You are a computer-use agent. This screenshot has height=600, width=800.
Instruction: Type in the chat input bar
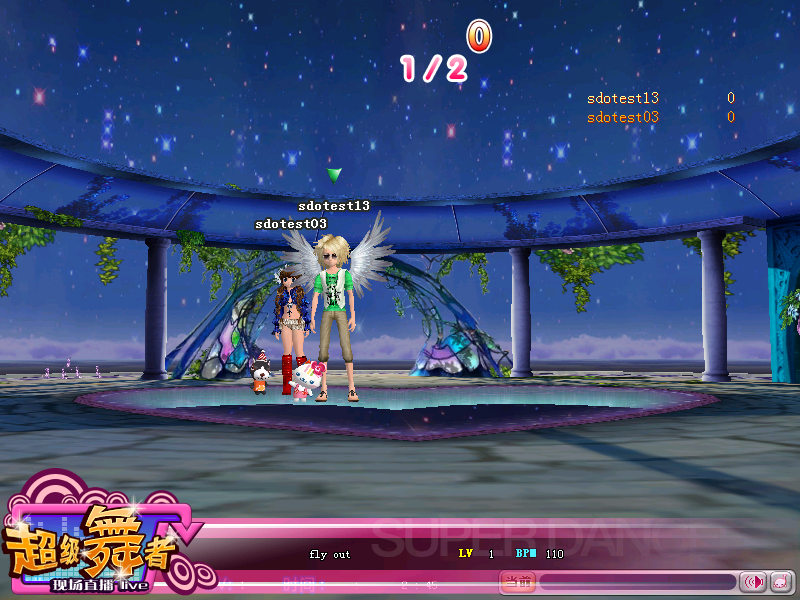(x=637, y=581)
